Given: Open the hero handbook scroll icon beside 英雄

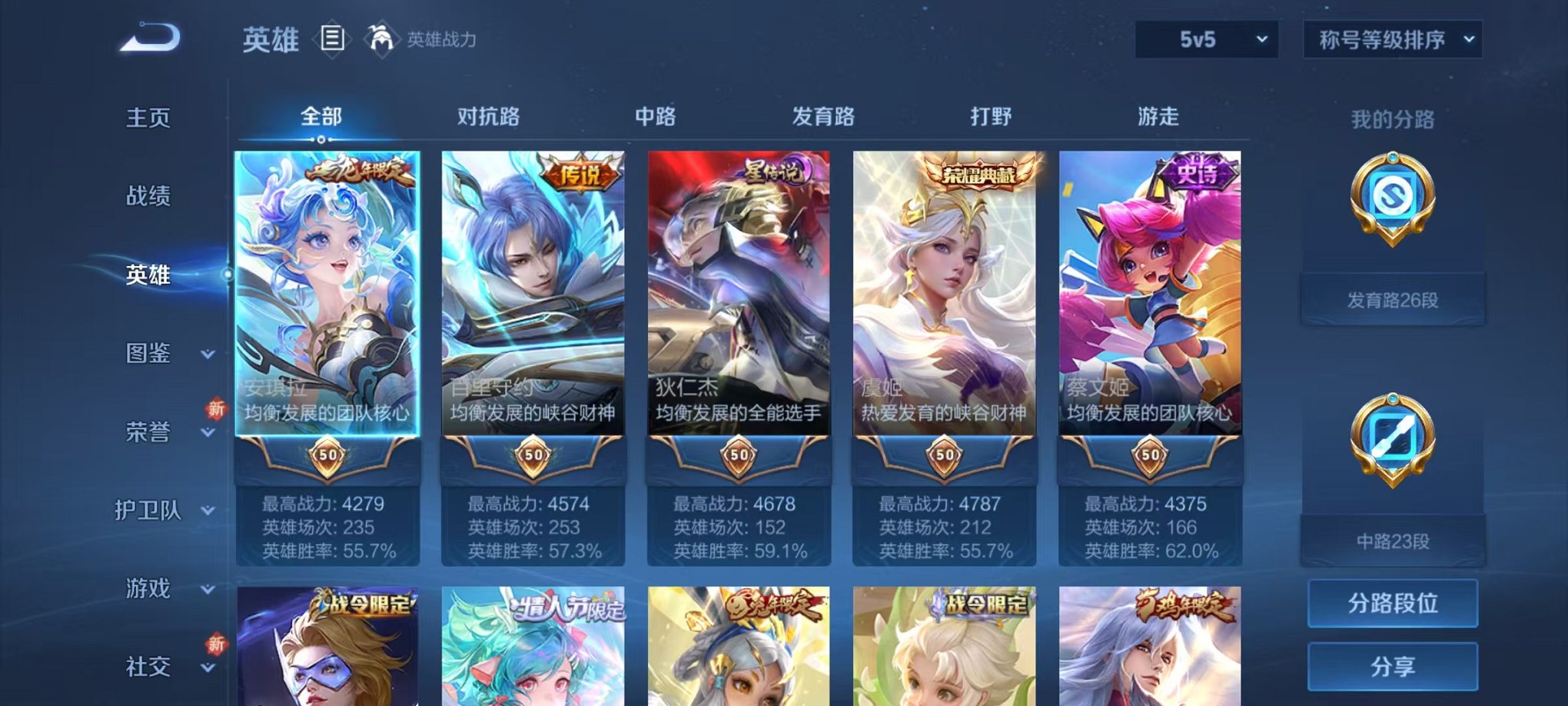Looking at the screenshot, I should tap(332, 38).
